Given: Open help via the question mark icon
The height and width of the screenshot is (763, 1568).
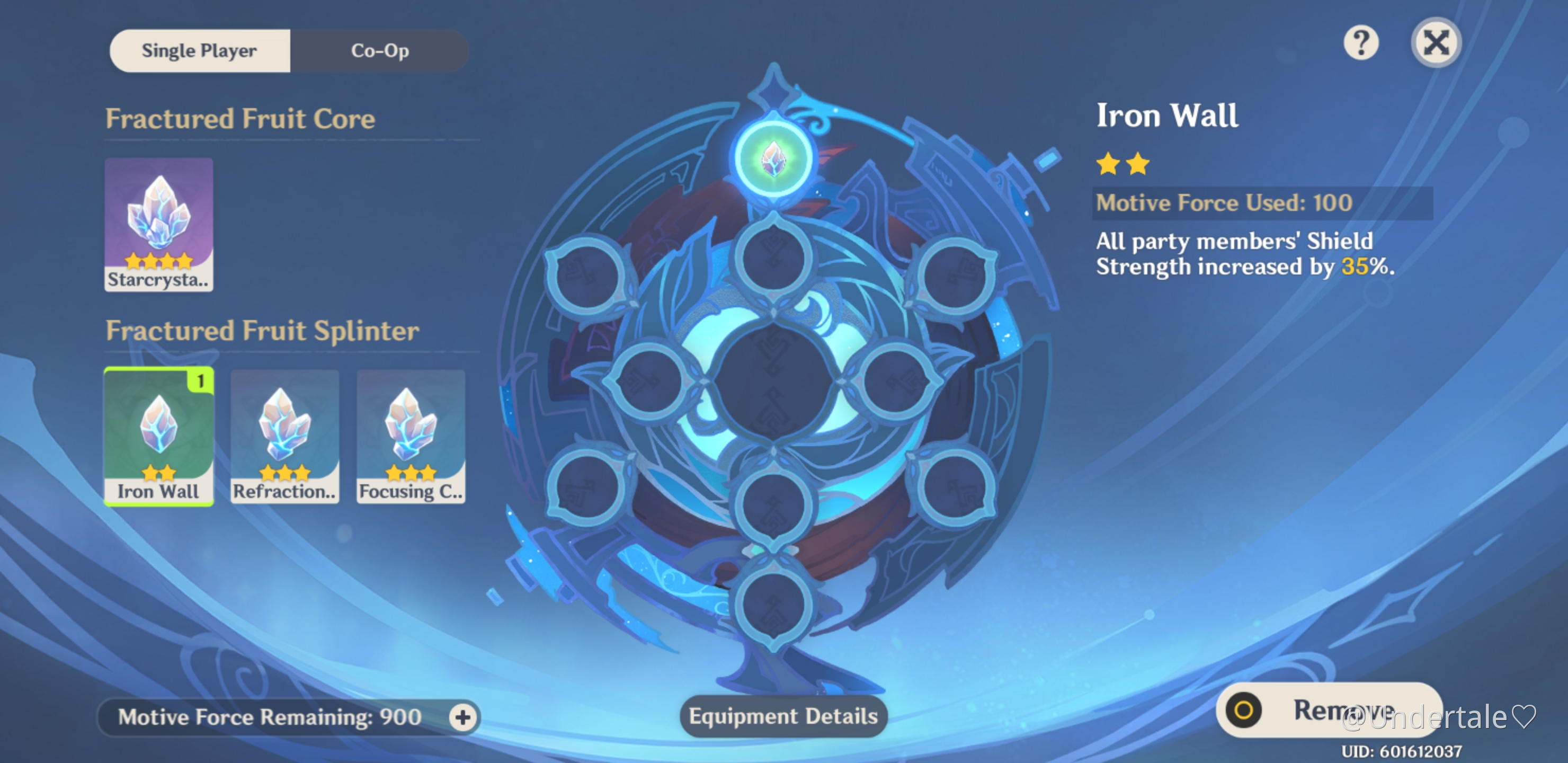Looking at the screenshot, I should [x=1361, y=42].
